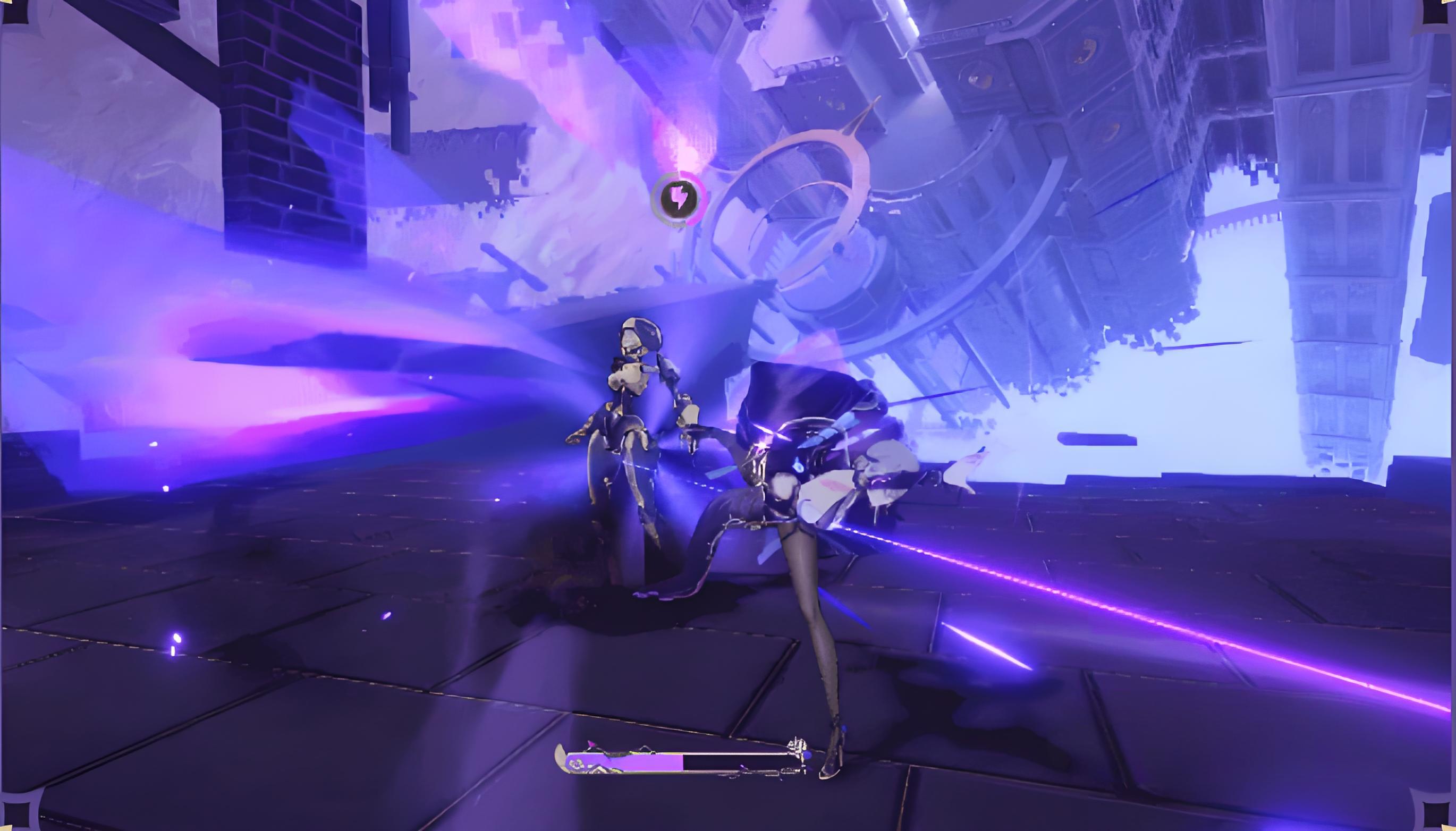The width and height of the screenshot is (1456, 831).
Task: Click the lightning bolt marker icon
Action: [679, 198]
